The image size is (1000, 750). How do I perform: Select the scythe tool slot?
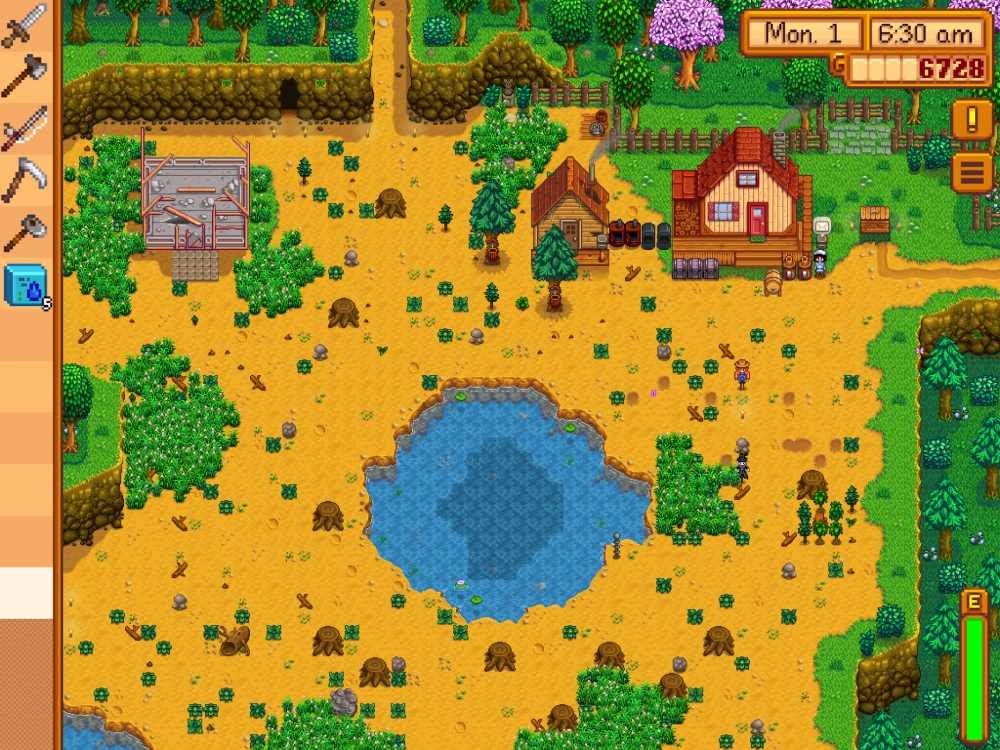coord(25,180)
